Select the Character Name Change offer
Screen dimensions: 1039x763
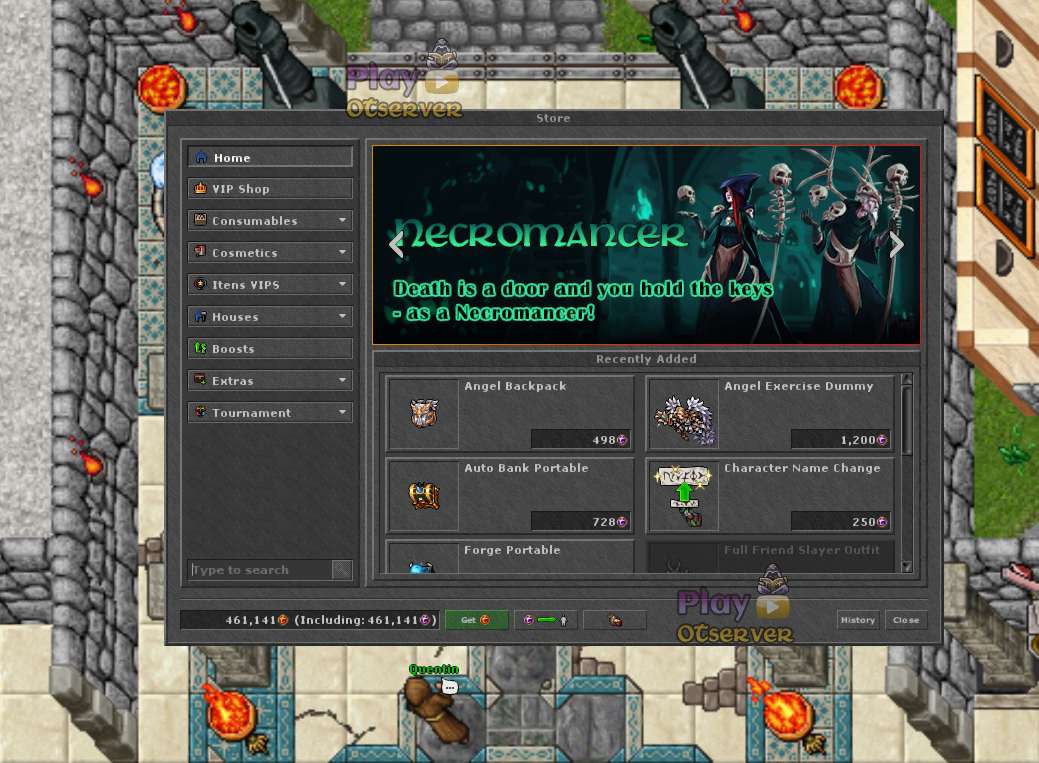point(770,495)
